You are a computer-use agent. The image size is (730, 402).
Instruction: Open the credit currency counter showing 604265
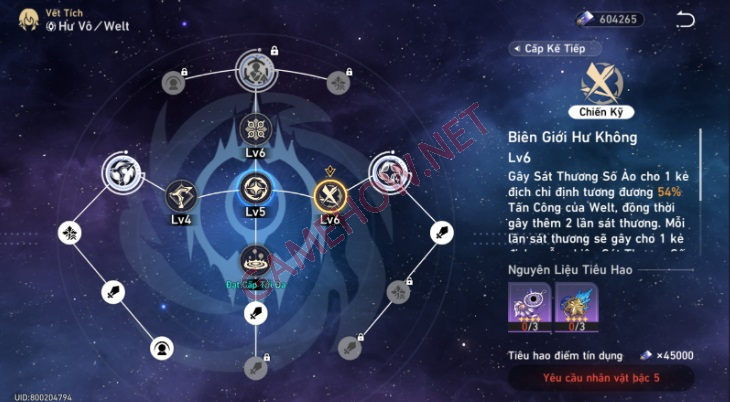click(x=608, y=19)
